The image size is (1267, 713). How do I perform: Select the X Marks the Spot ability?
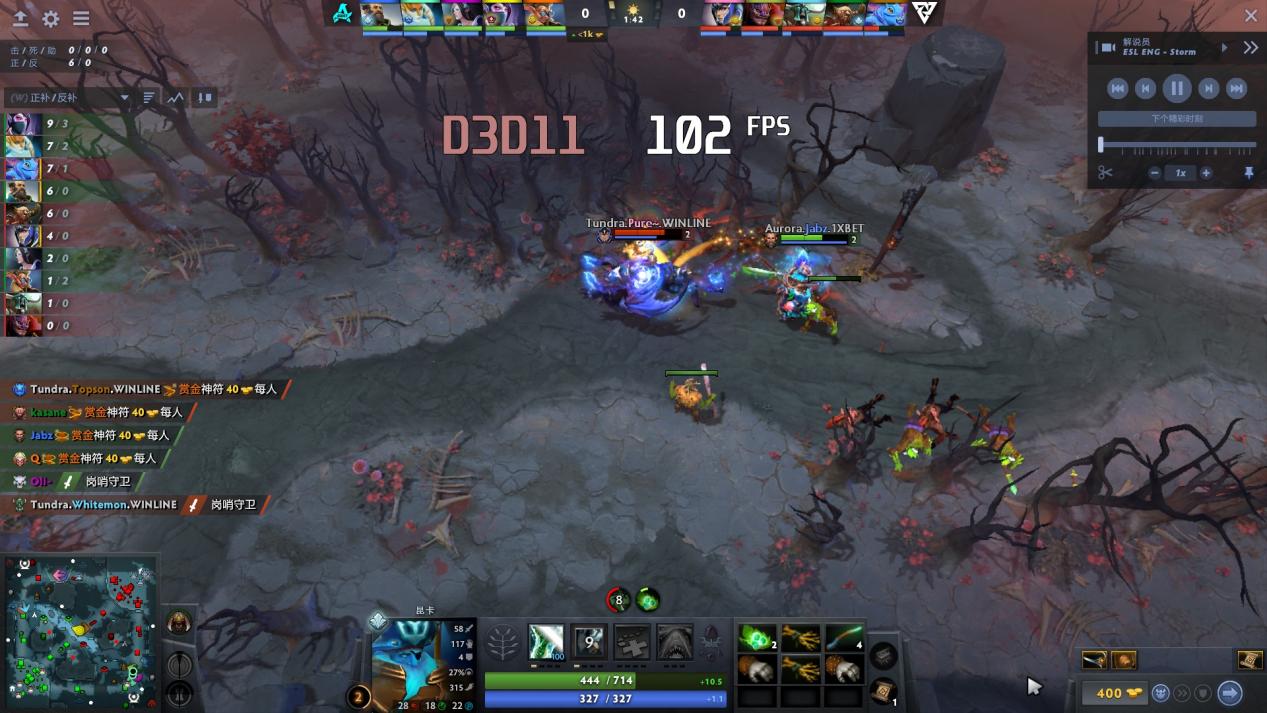tap(632, 642)
